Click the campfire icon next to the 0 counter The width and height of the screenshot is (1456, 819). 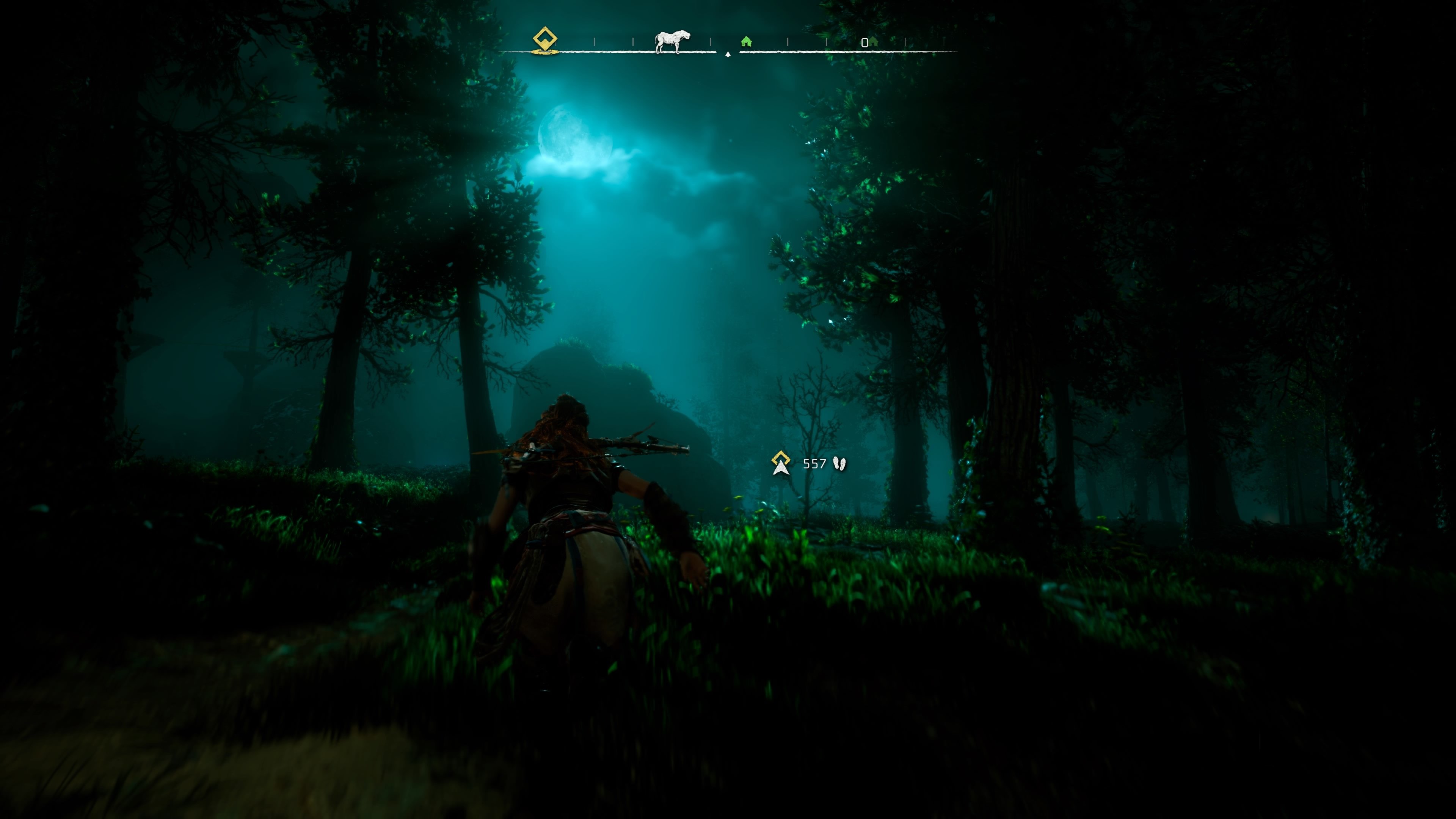(x=874, y=41)
